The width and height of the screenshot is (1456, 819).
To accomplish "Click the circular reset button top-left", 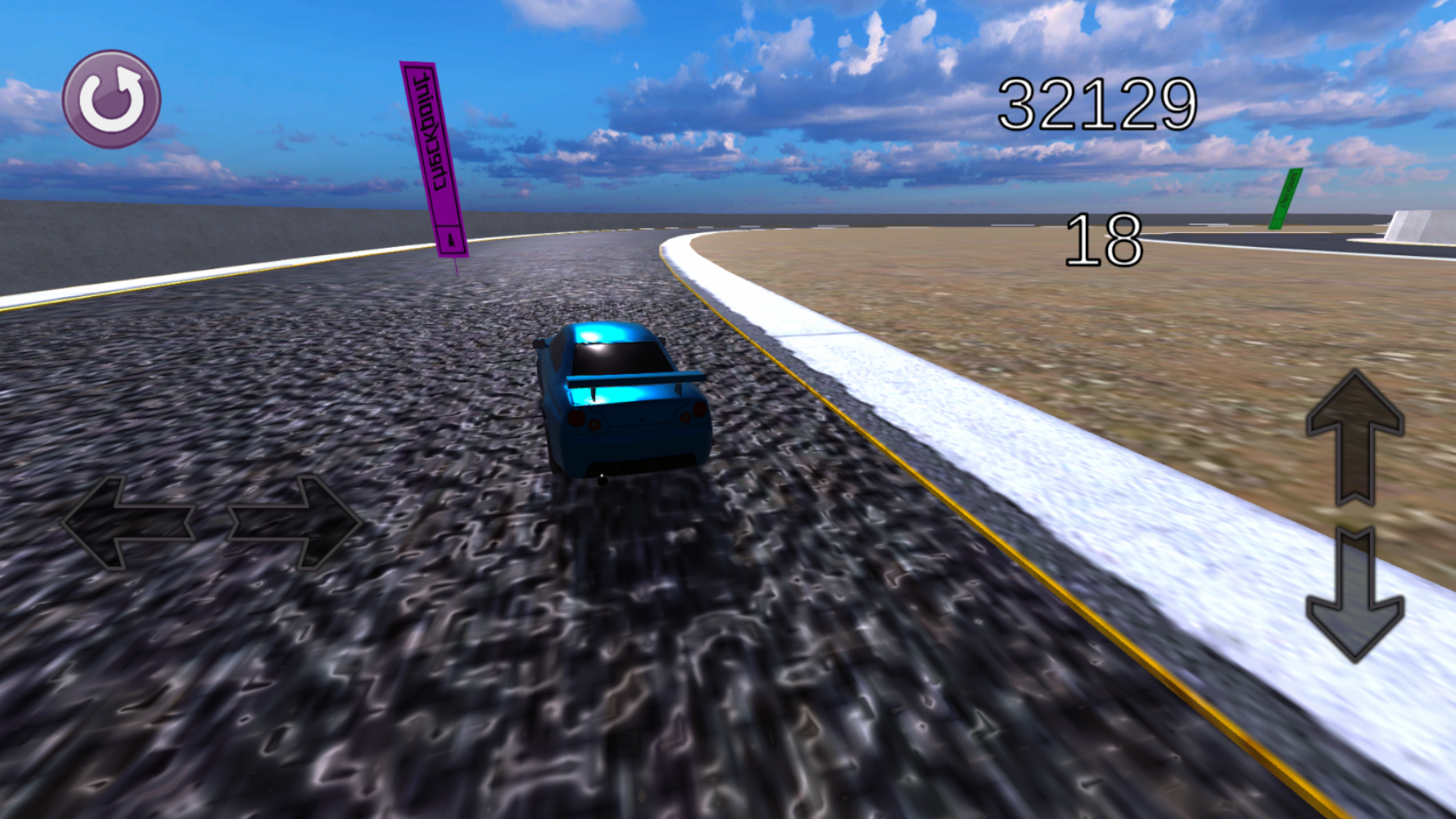I will click(x=112, y=97).
